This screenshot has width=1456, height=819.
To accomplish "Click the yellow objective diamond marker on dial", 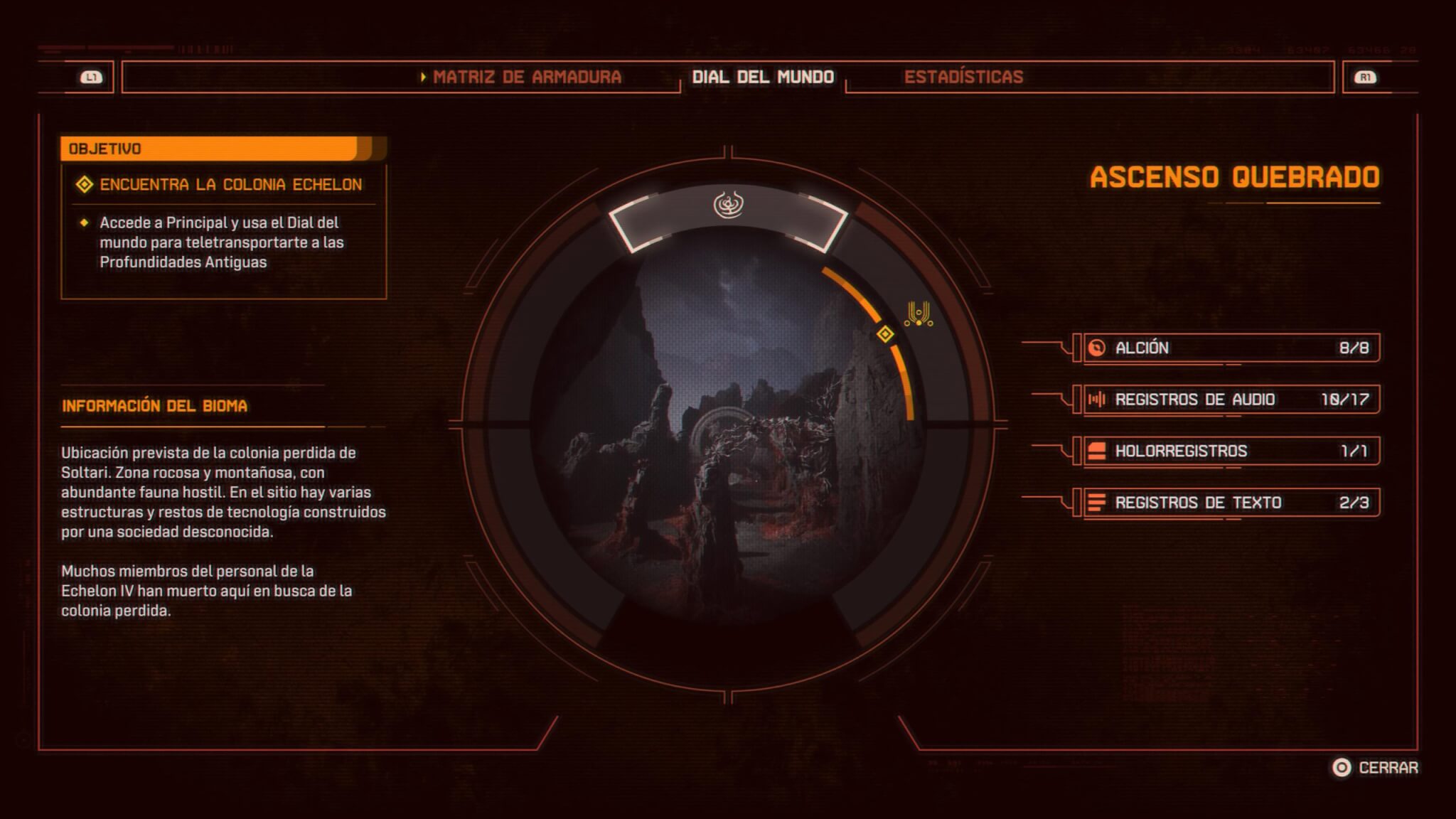I will point(885,333).
